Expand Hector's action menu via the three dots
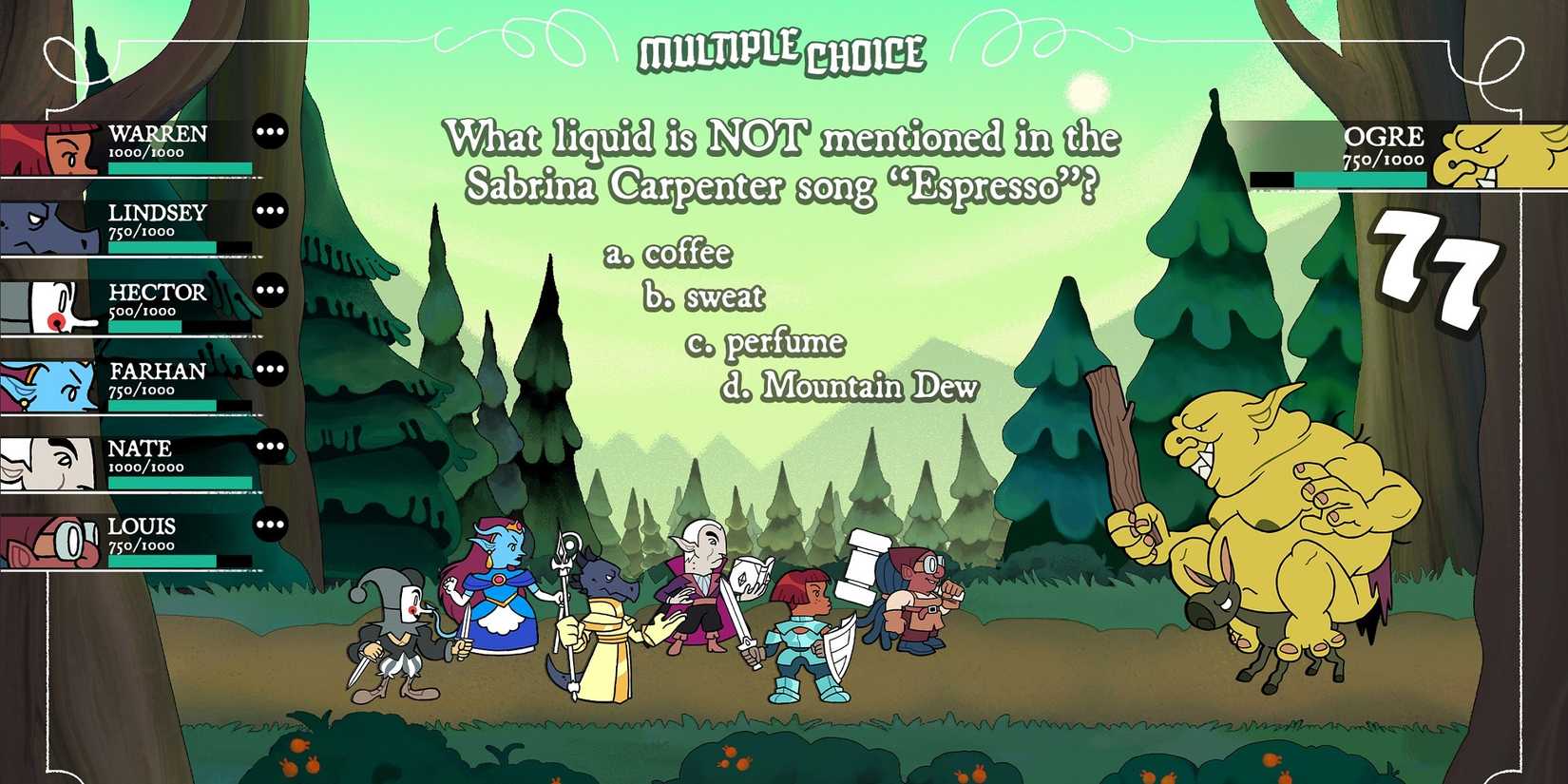Screen dimensions: 1568x784 [271, 288]
